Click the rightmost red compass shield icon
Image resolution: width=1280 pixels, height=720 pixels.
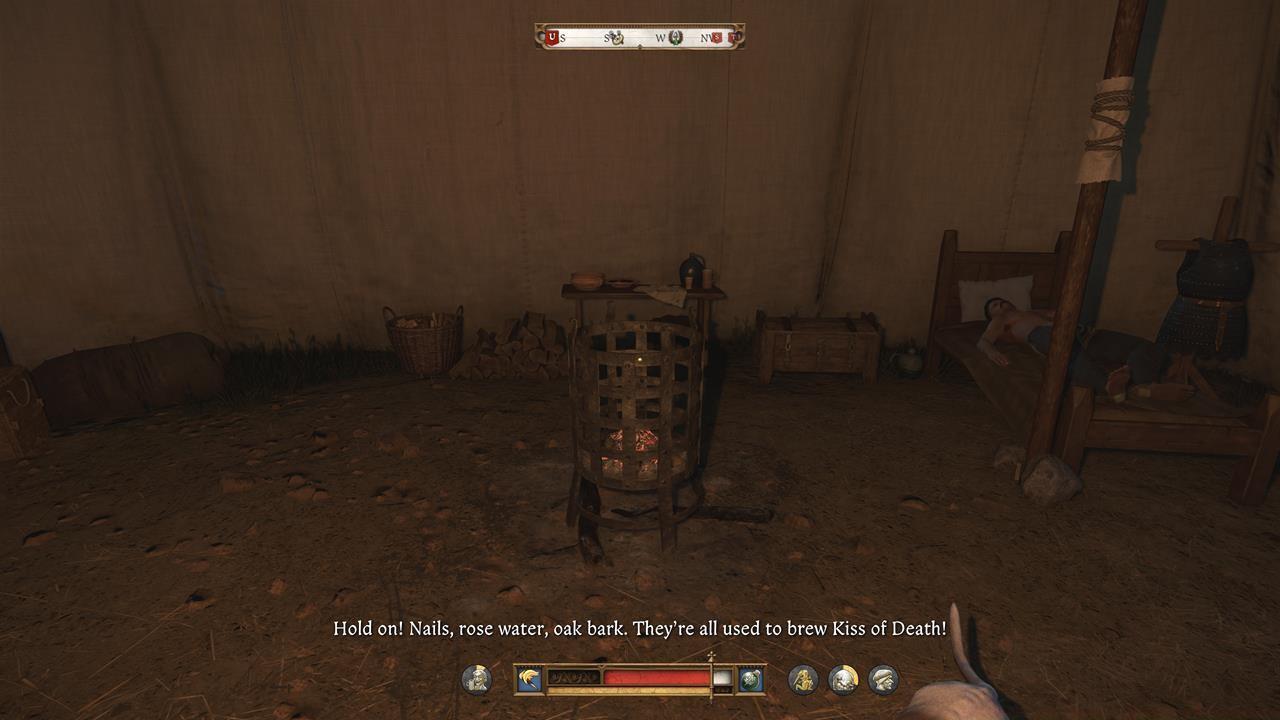pyautogui.click(x=735, y=37)
